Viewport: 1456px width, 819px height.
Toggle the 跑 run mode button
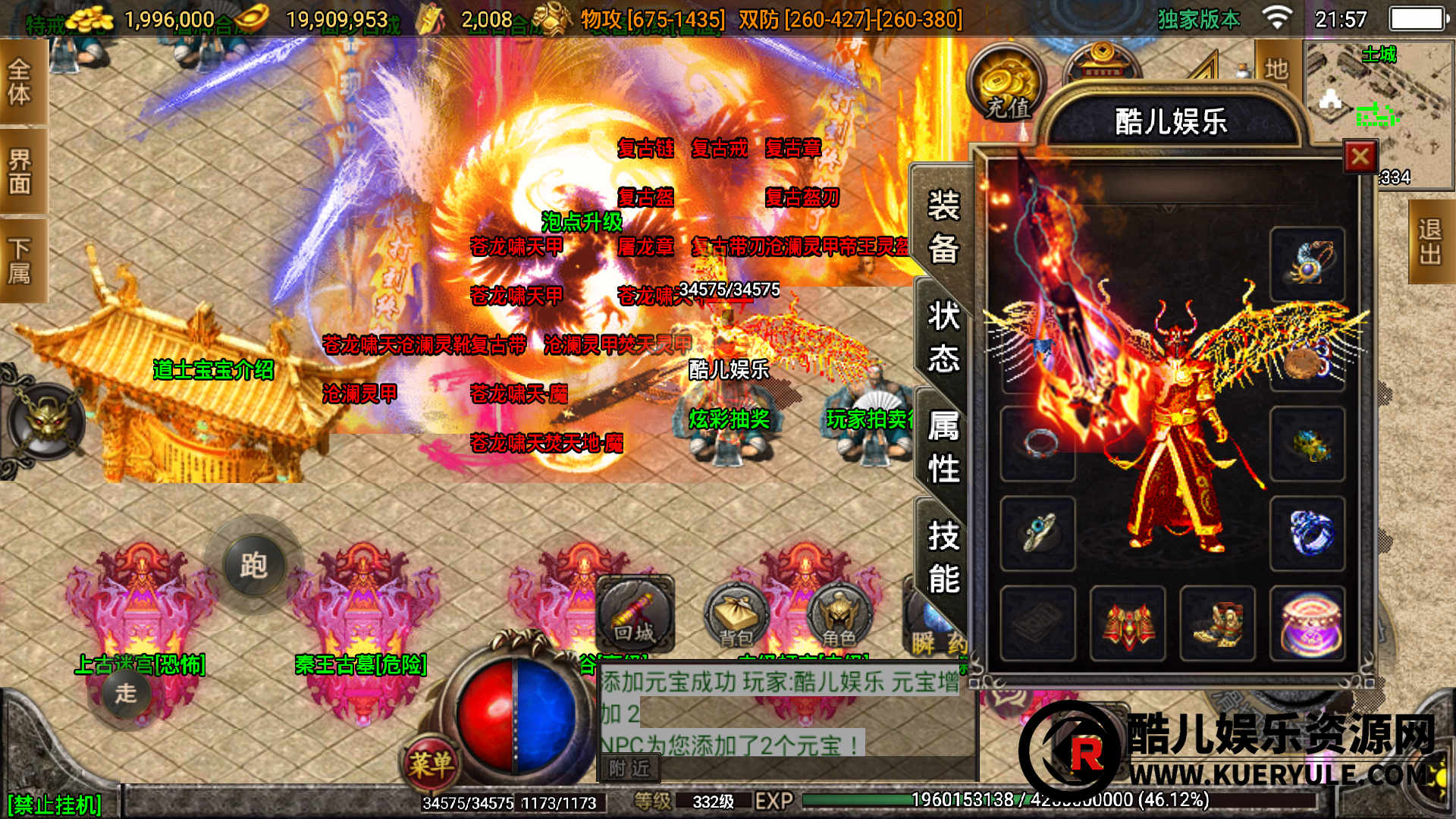coord(253,565)
